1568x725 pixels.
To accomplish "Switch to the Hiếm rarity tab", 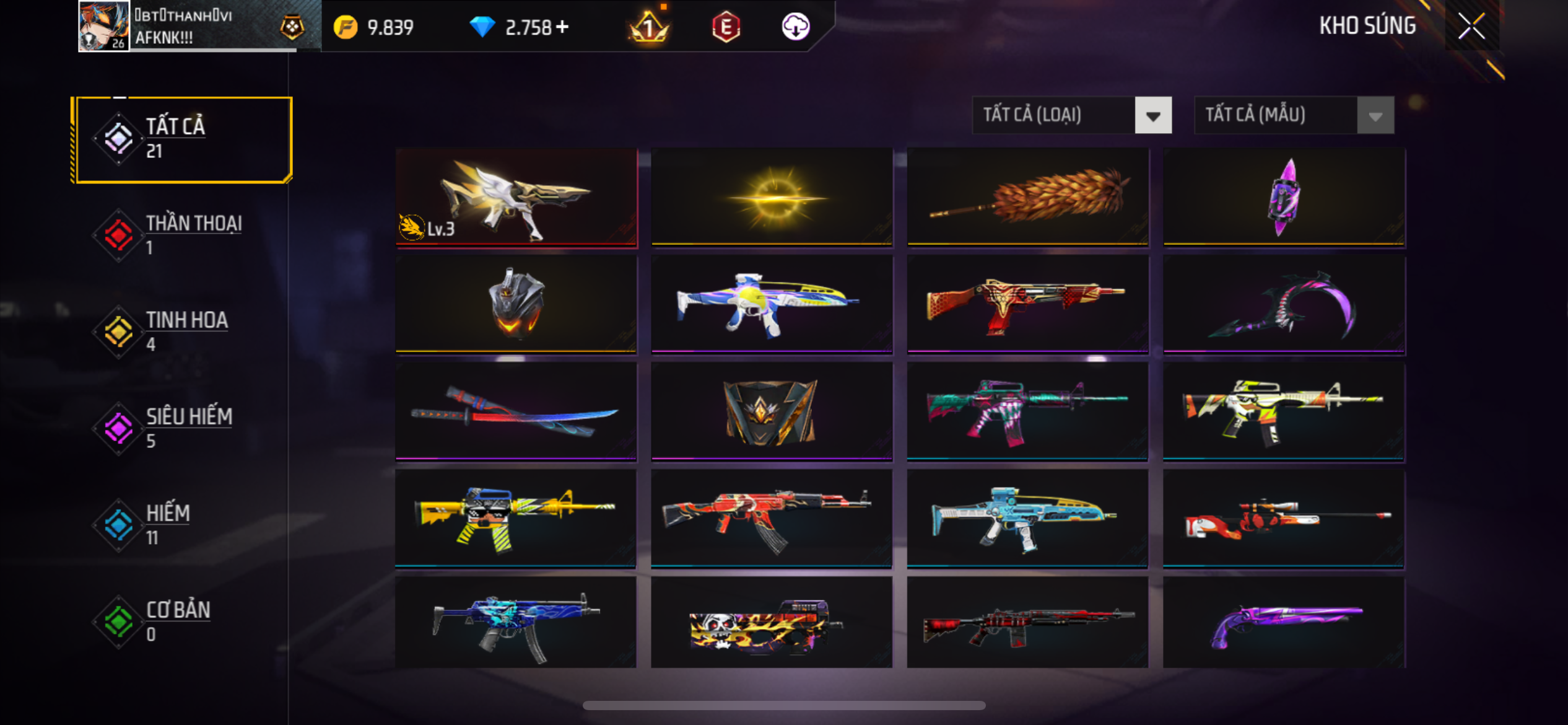I will (x=181, y=525).
